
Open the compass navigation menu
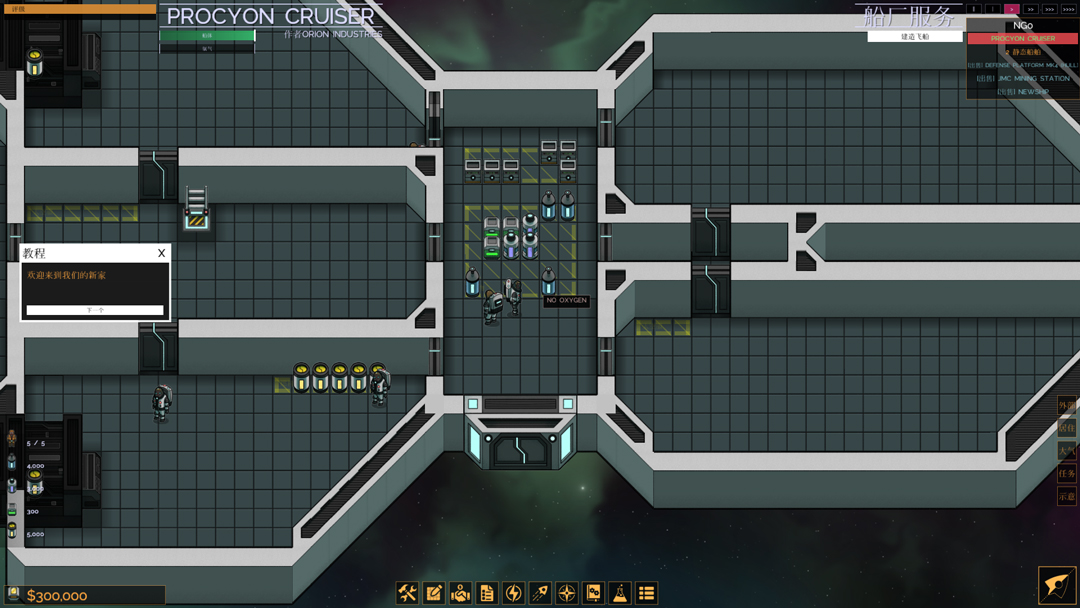point(567,593)
